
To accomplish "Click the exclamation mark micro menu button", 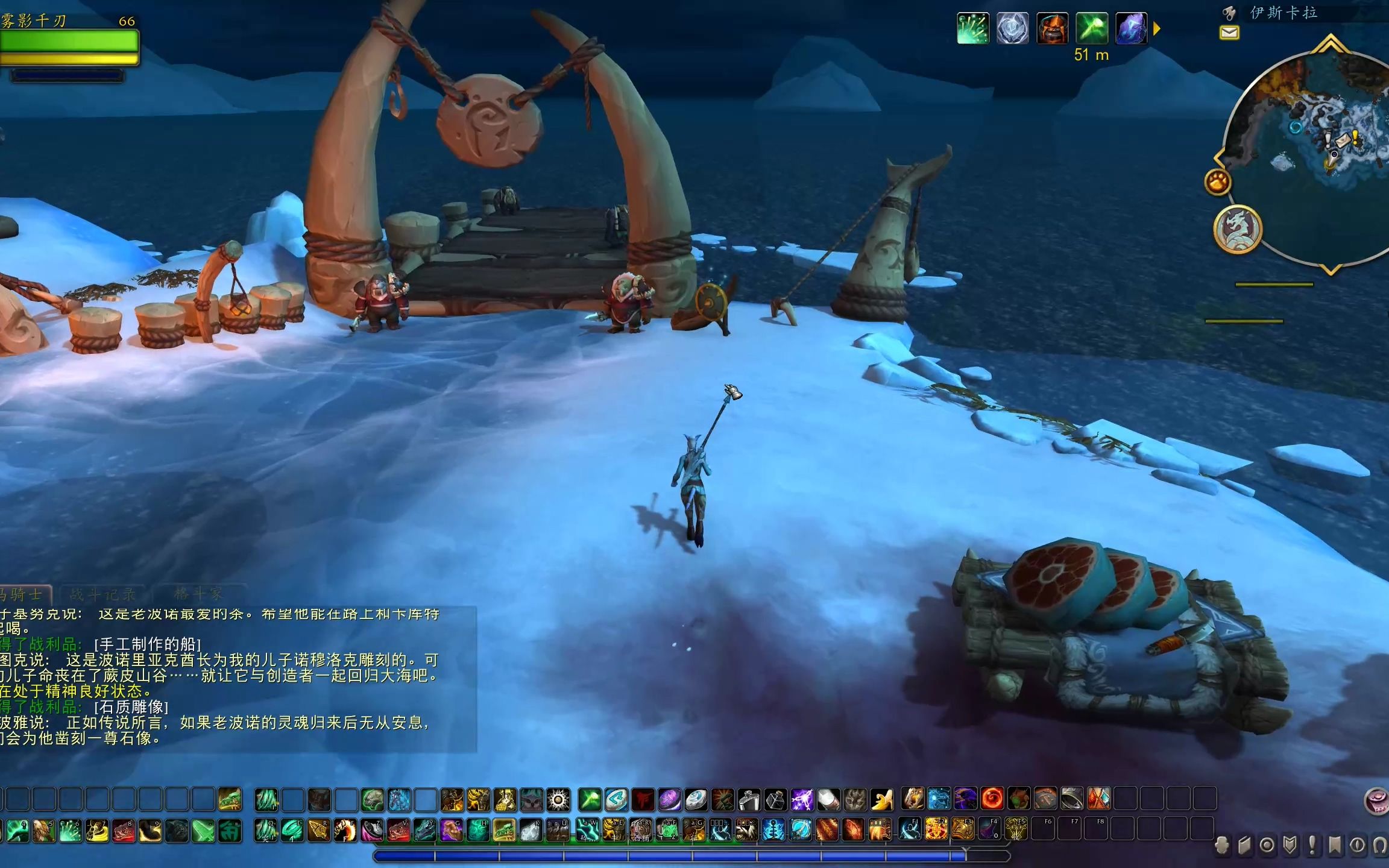I will coord(1312,846).
